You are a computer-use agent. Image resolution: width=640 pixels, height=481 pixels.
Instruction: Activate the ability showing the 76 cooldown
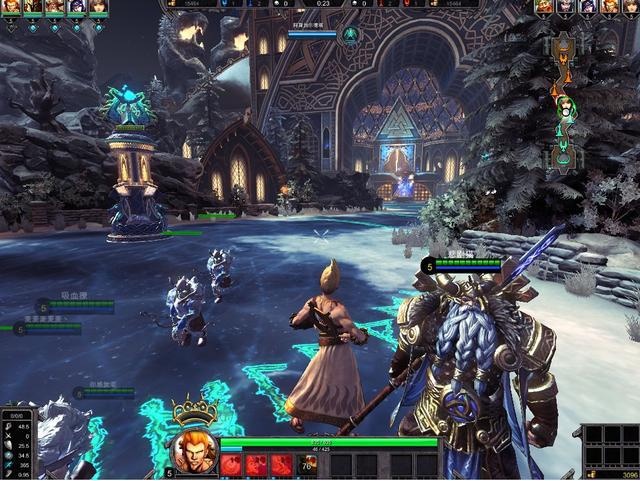[308, 465]
